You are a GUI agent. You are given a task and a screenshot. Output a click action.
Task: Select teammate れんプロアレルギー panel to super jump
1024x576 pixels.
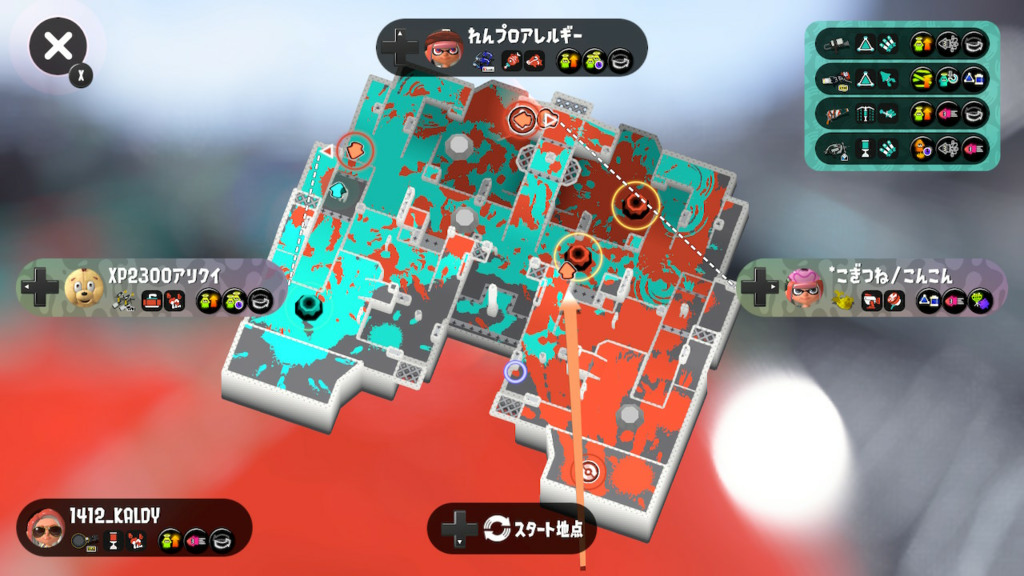[511, 47]
